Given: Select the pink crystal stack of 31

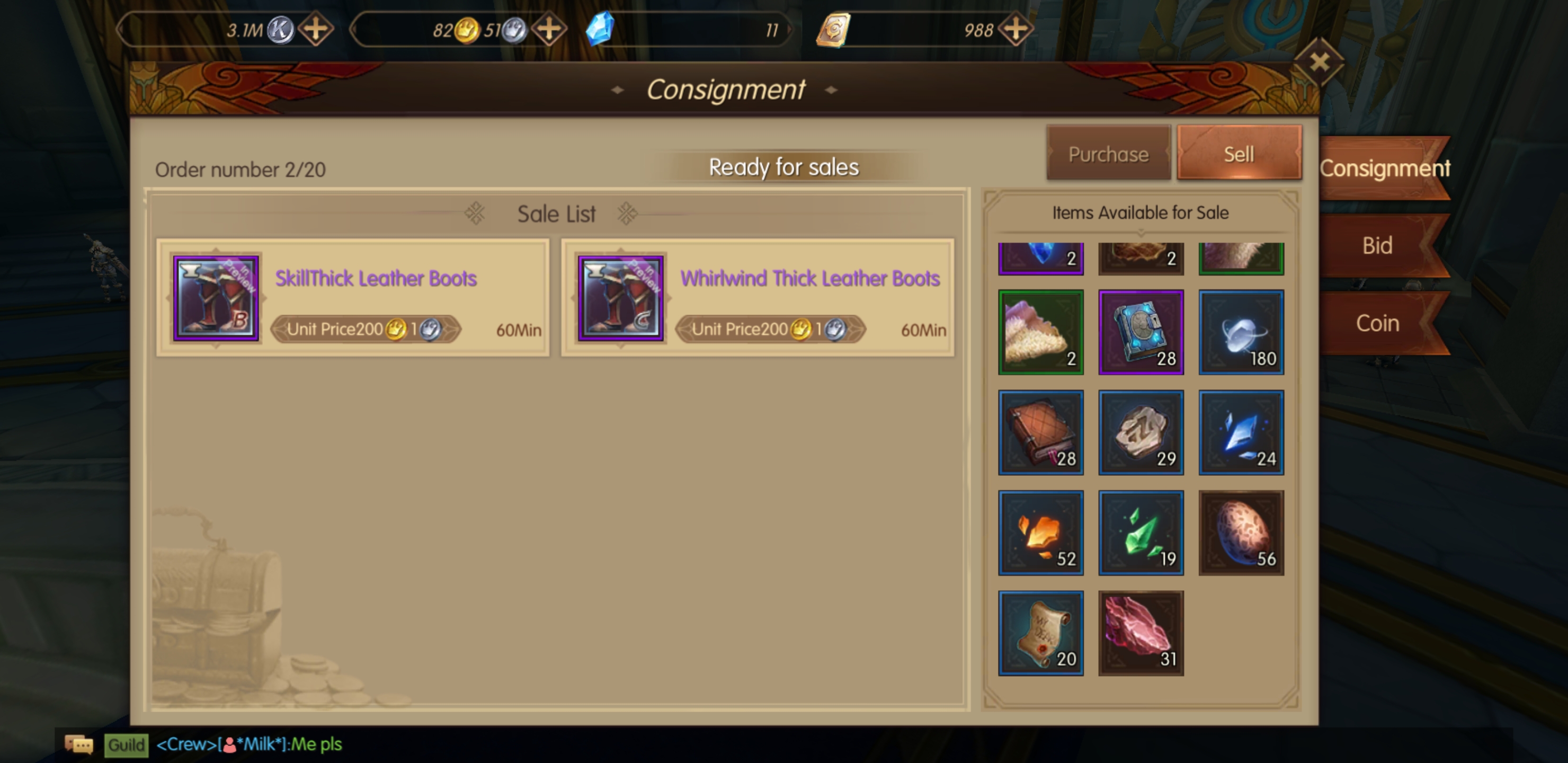Looking at the screenshot, I should click(1141, 633).
